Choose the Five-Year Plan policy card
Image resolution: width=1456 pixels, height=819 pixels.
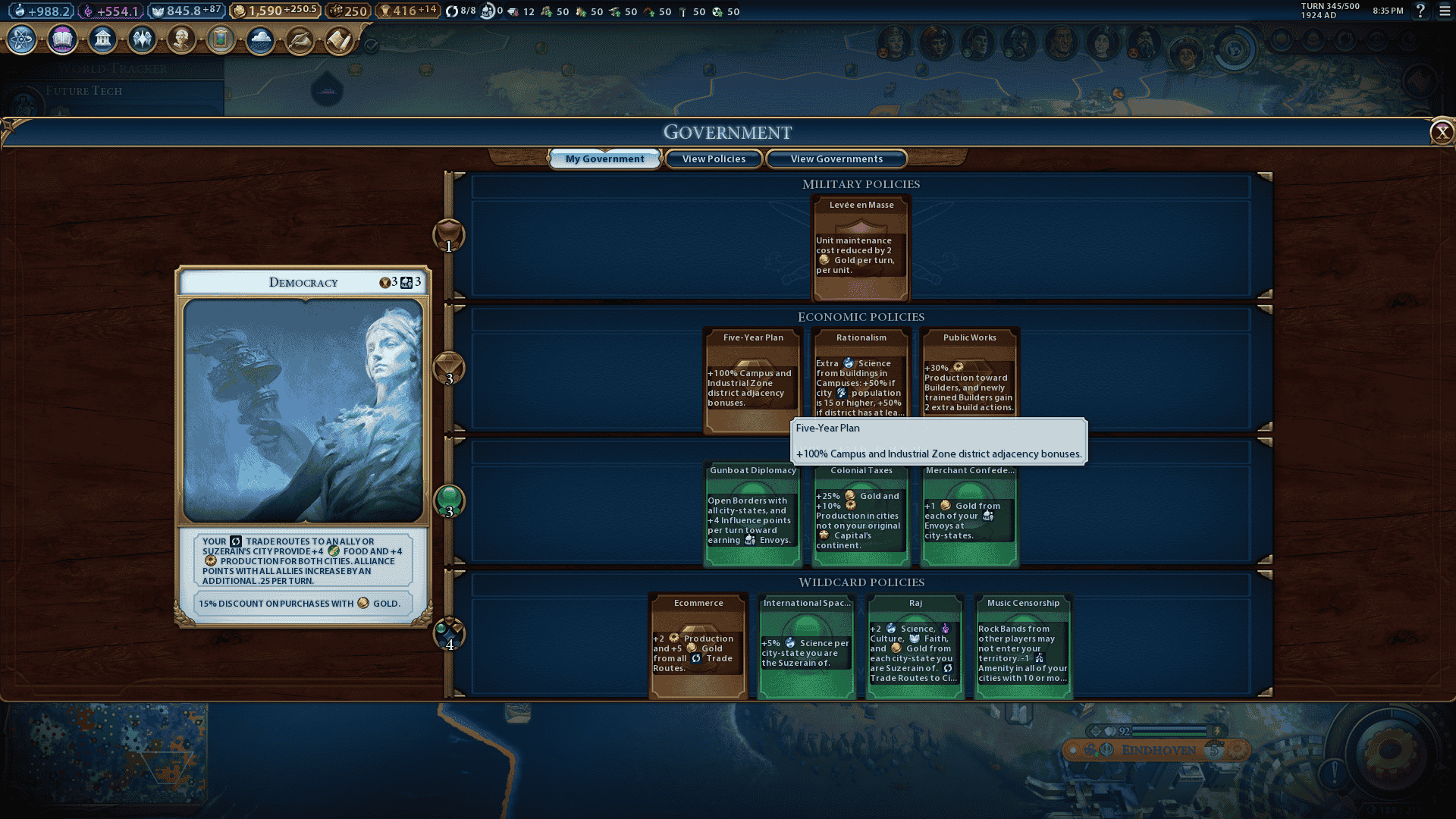click(x=752, y=379)
